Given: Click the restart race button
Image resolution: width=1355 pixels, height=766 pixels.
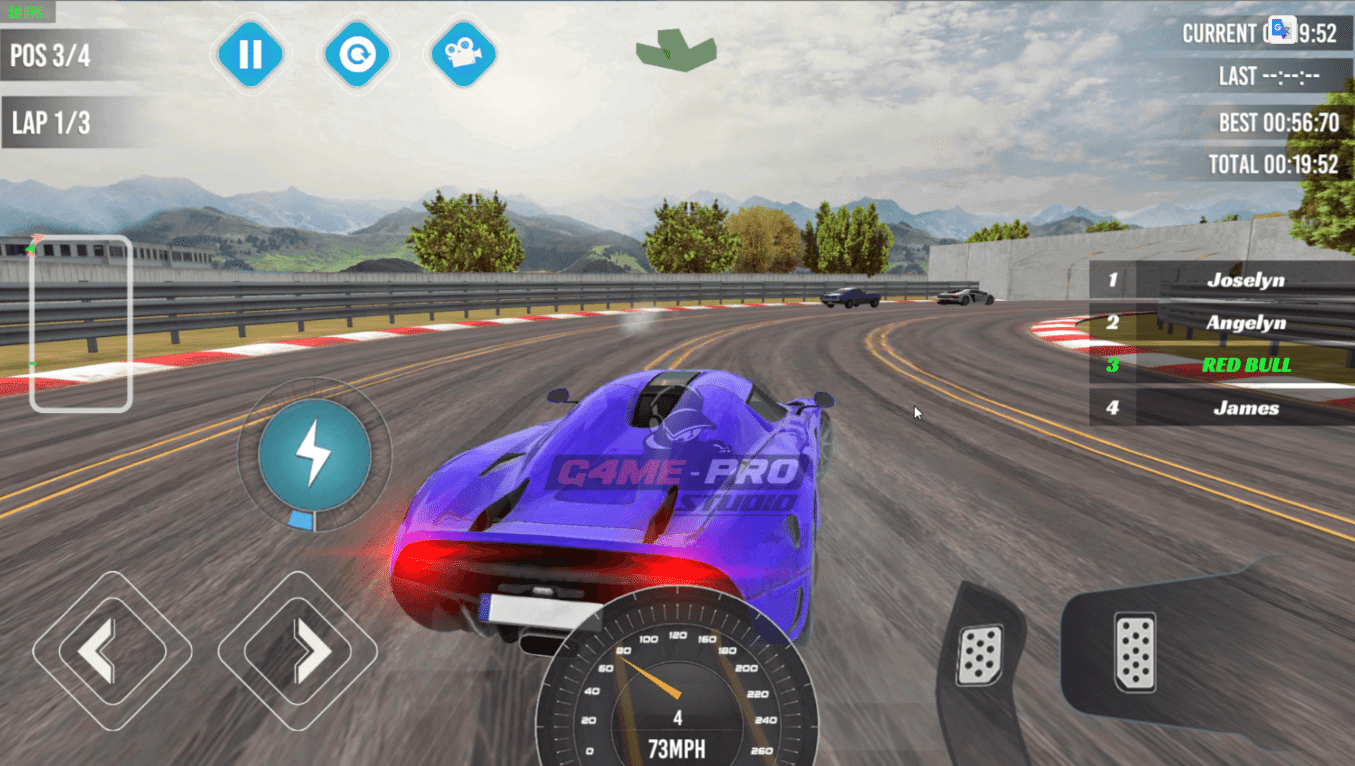Looking at the screenshot, I should (x=357, y=54).
